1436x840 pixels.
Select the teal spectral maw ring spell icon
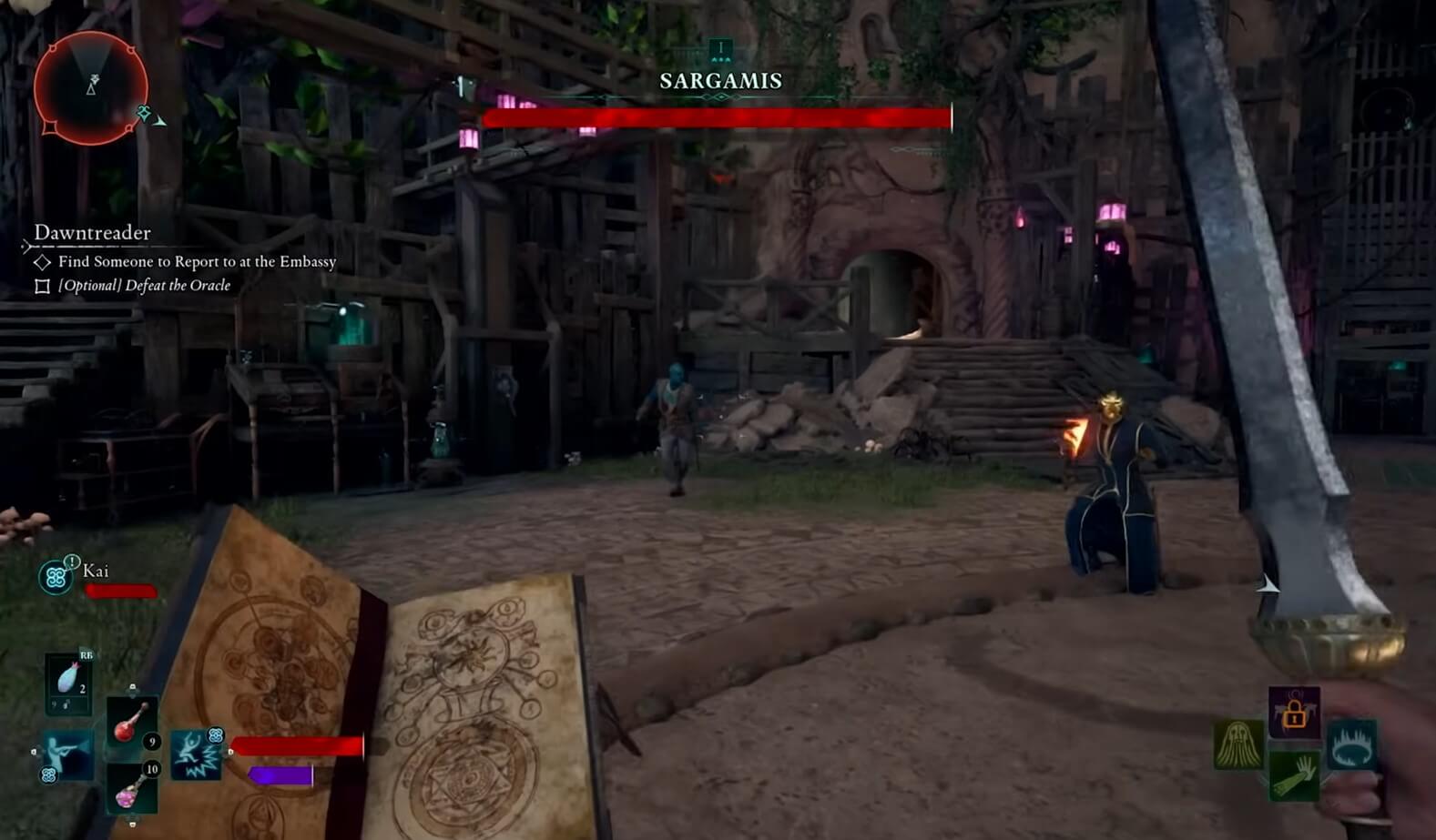tap(1352, 745)
